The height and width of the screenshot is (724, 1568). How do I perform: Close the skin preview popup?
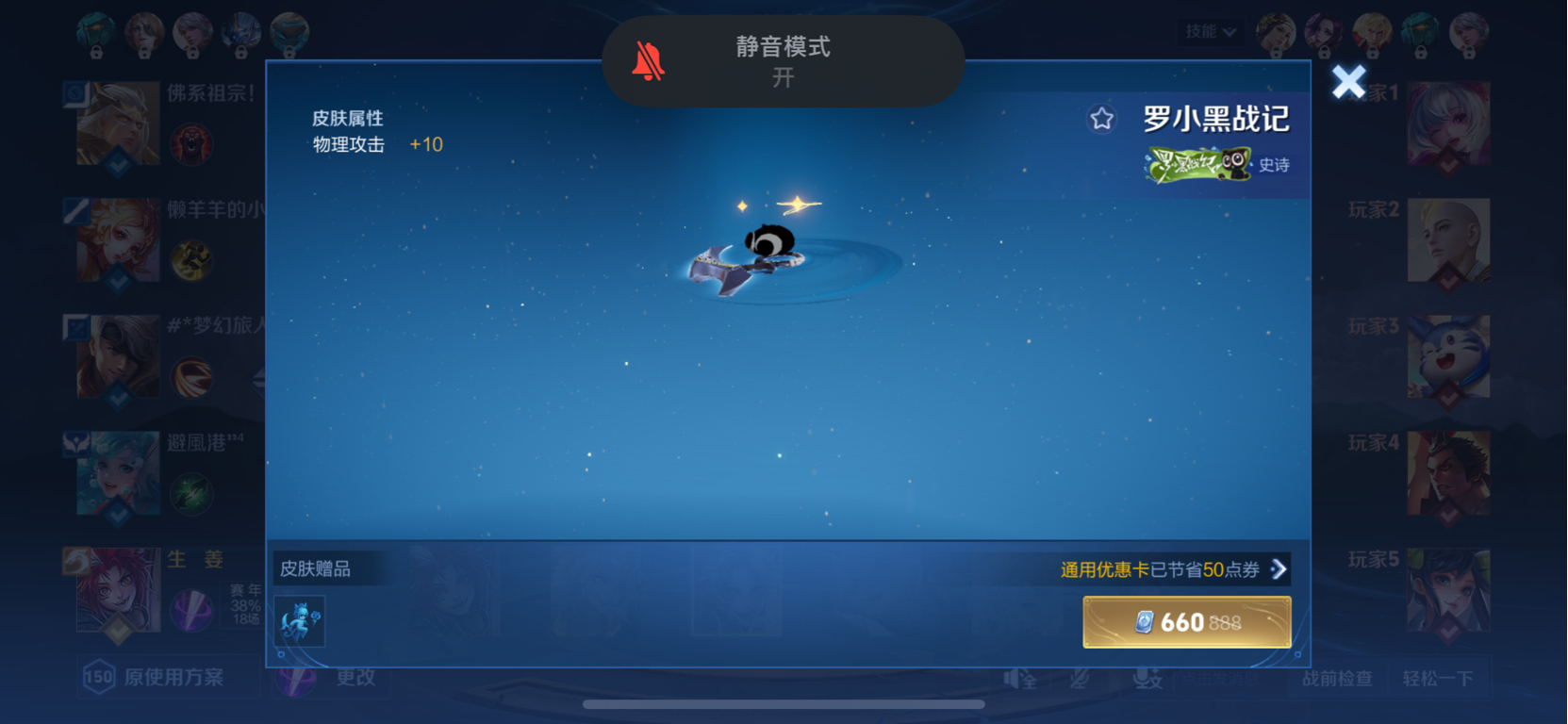coord(1348,82)
